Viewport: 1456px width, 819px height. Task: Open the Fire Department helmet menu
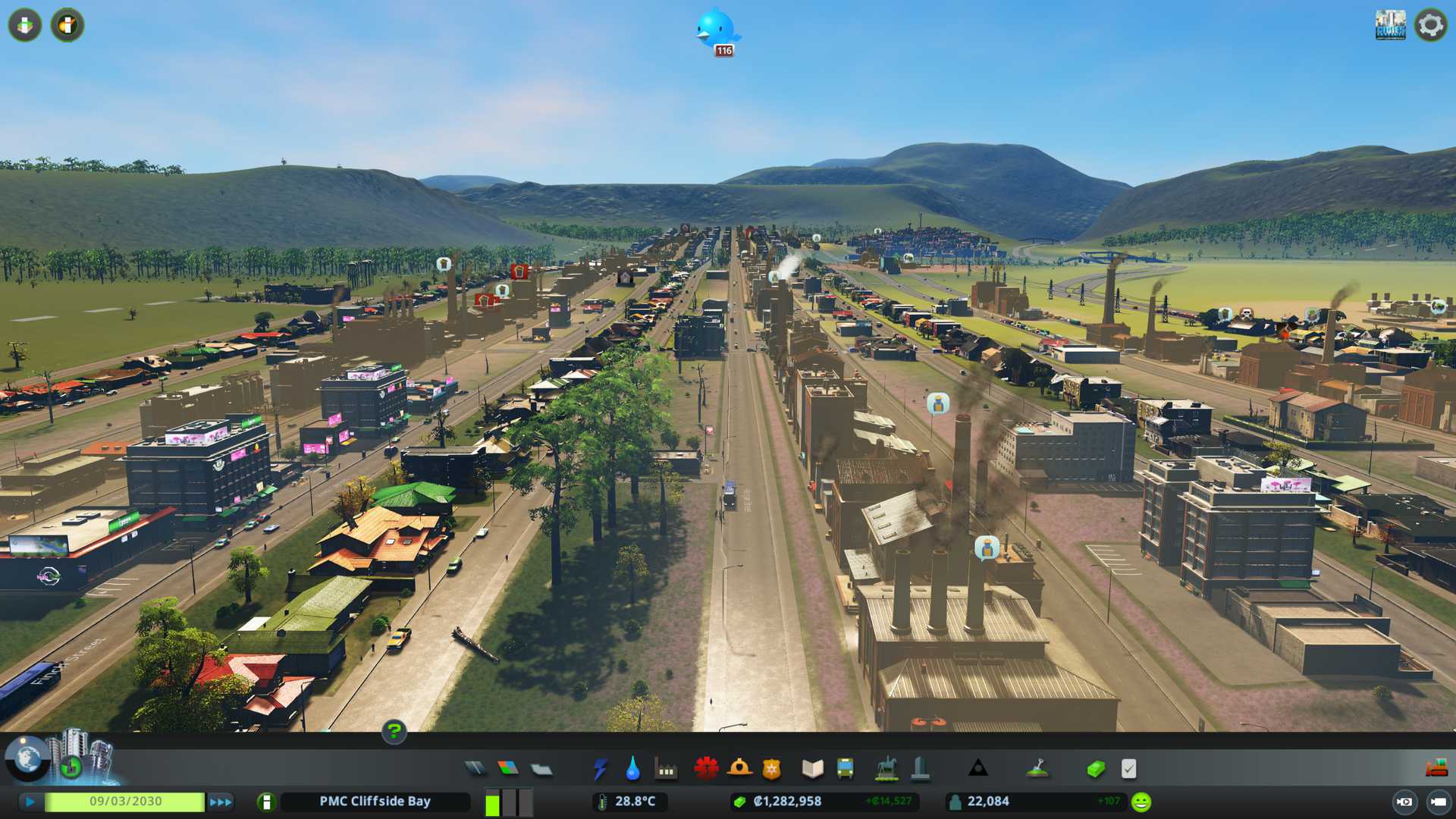[x=739, y=769]
